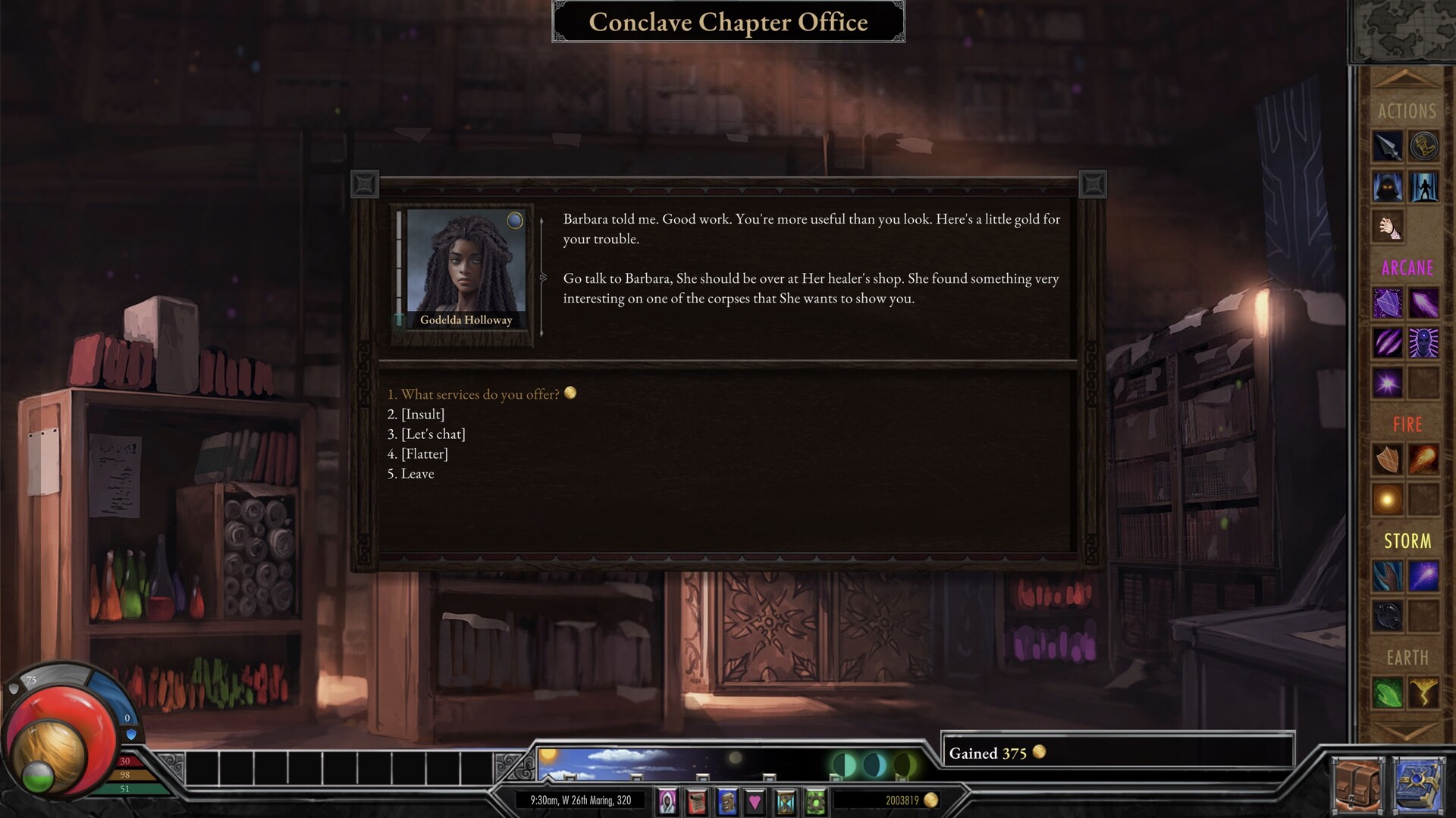Activate the glowing orb Fire spell
The height and width of the screenshot is (818, 1456).
1389,498
